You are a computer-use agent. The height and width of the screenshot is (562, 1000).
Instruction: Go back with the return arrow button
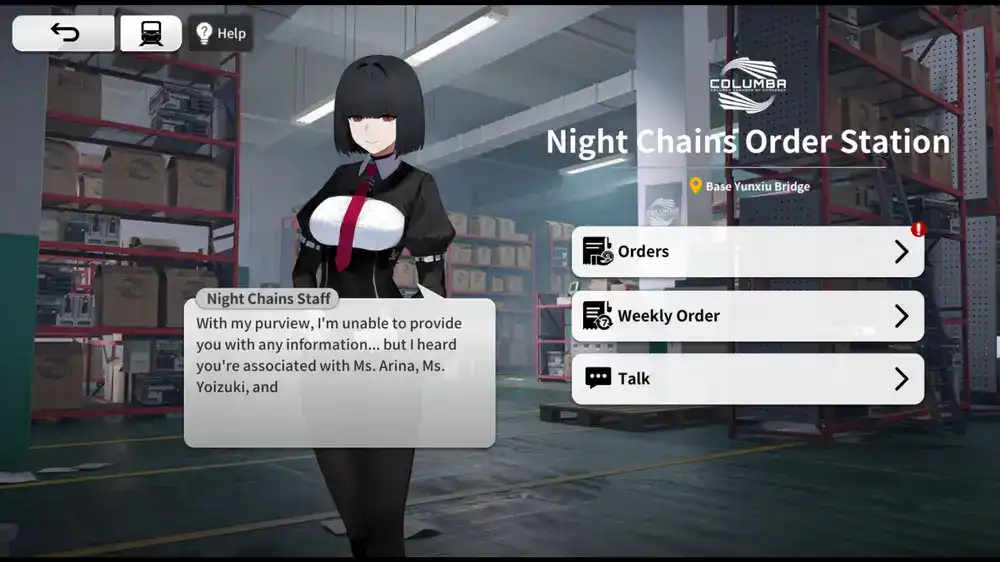click(x=63, y=33)
